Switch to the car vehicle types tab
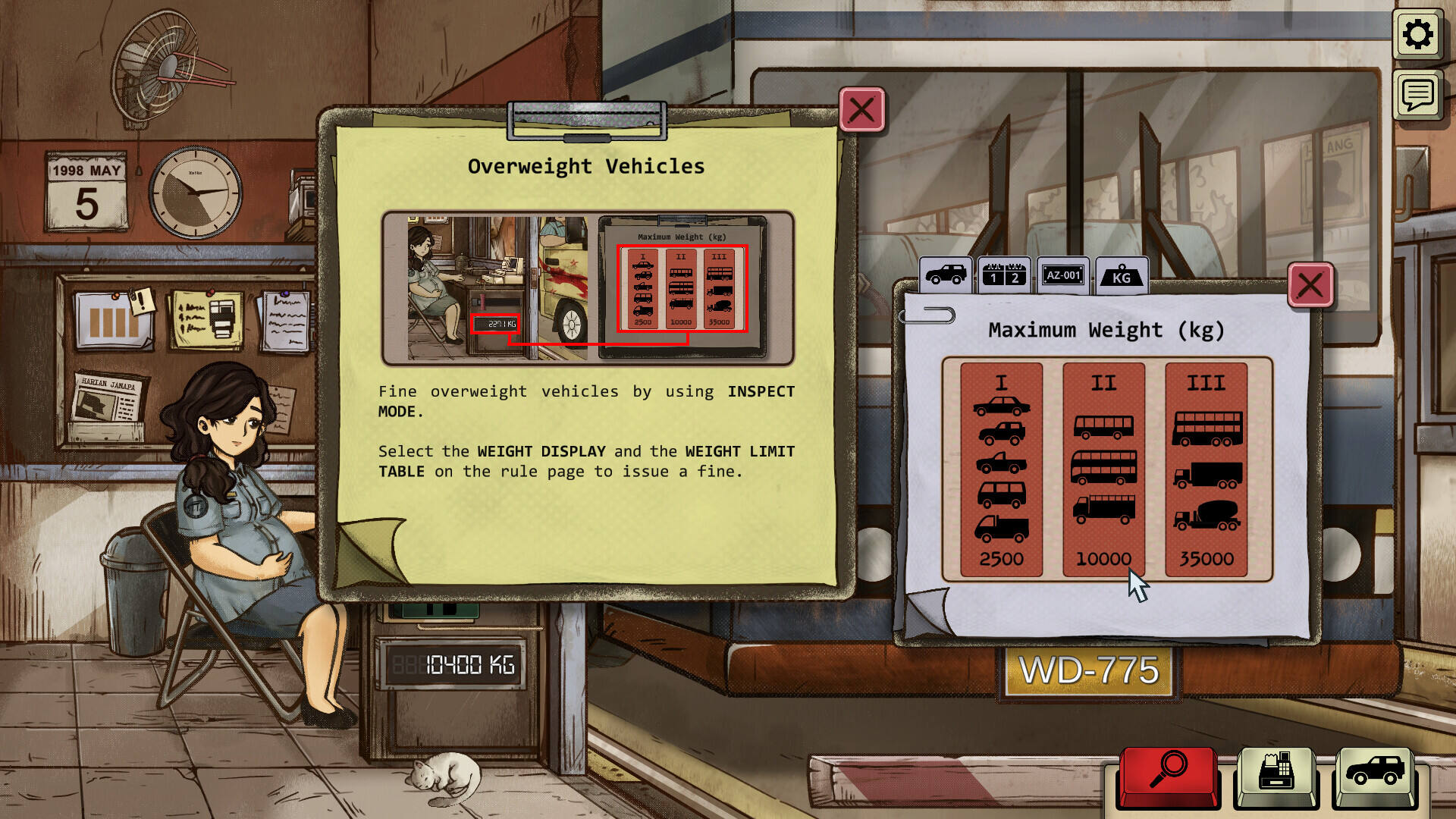1456x819 pixels. (946, 275)
